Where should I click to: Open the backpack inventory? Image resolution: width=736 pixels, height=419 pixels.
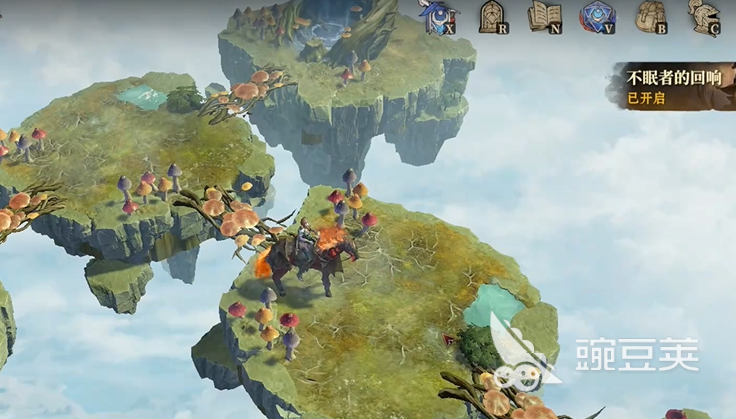650,16
